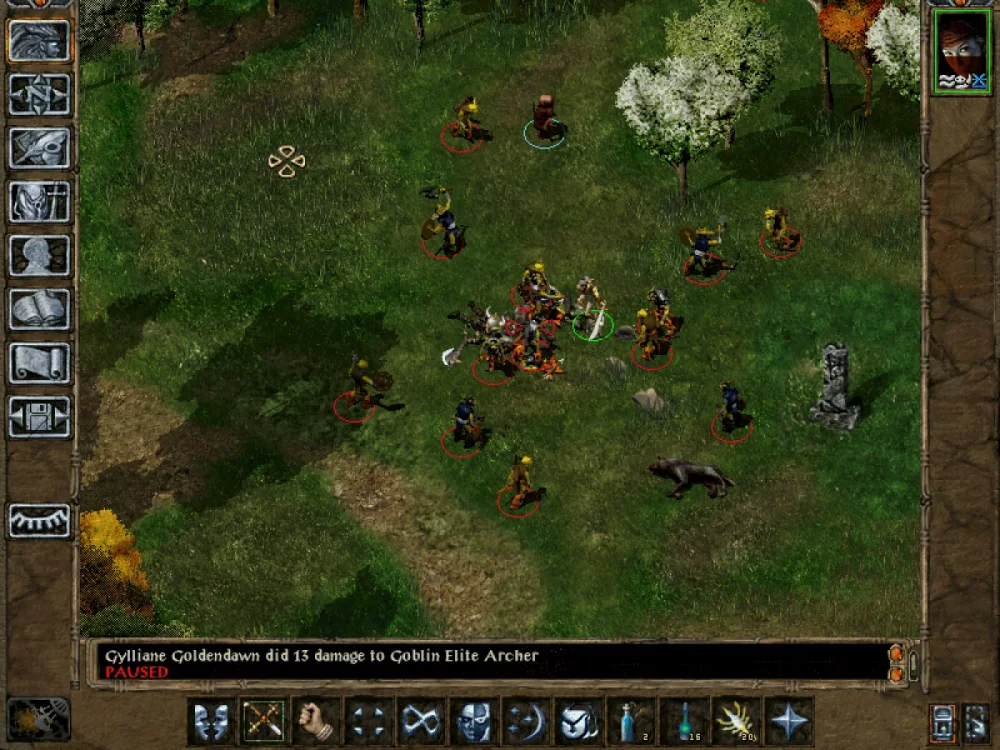Viewport: 1000px width, 750px height.
Task: Click the closed-eye button on the sidebar
Action: (40, 521)
